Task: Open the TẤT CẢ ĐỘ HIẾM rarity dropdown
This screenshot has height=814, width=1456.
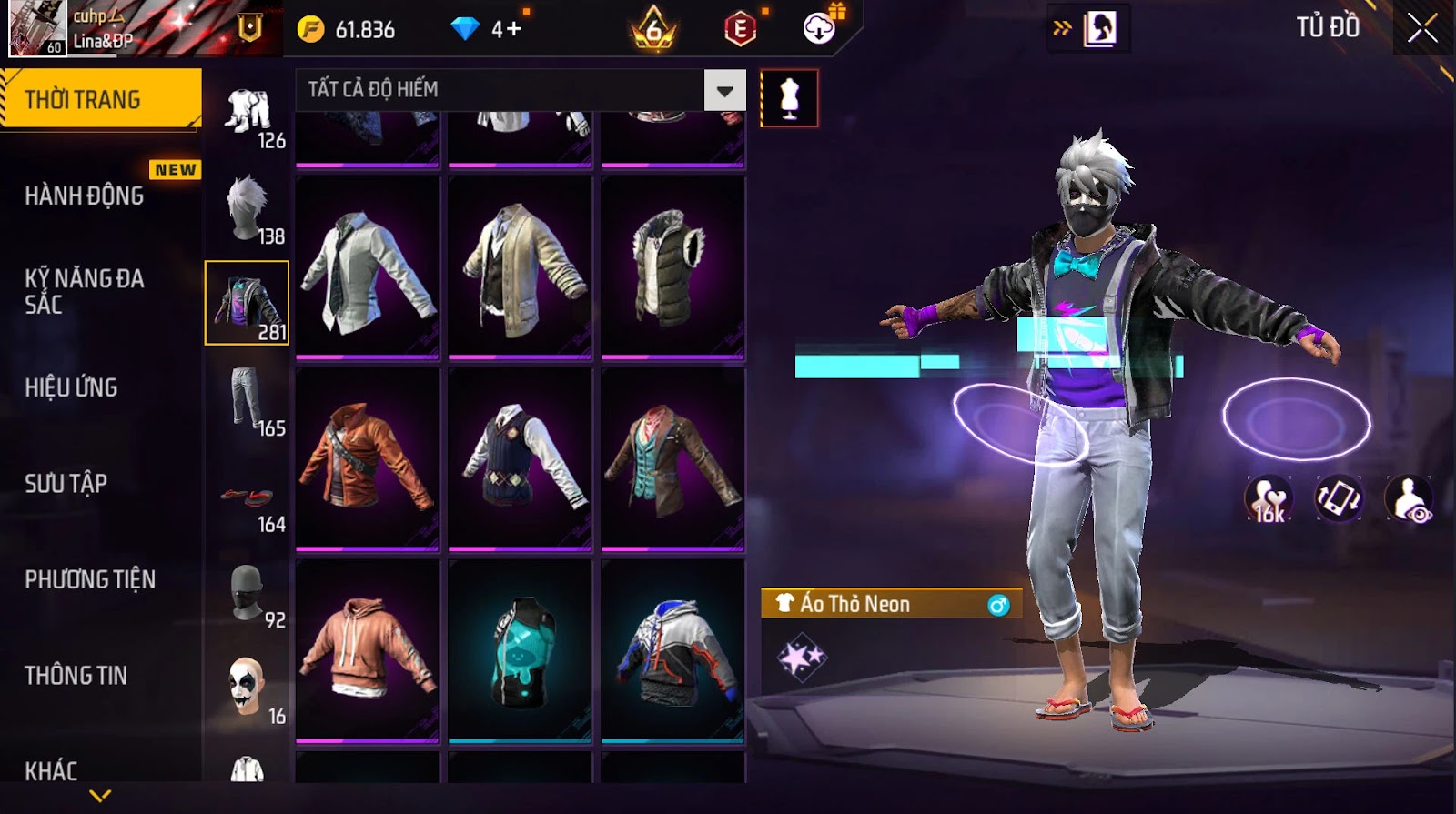Action: pyautogui.click(x=521, y=90)
